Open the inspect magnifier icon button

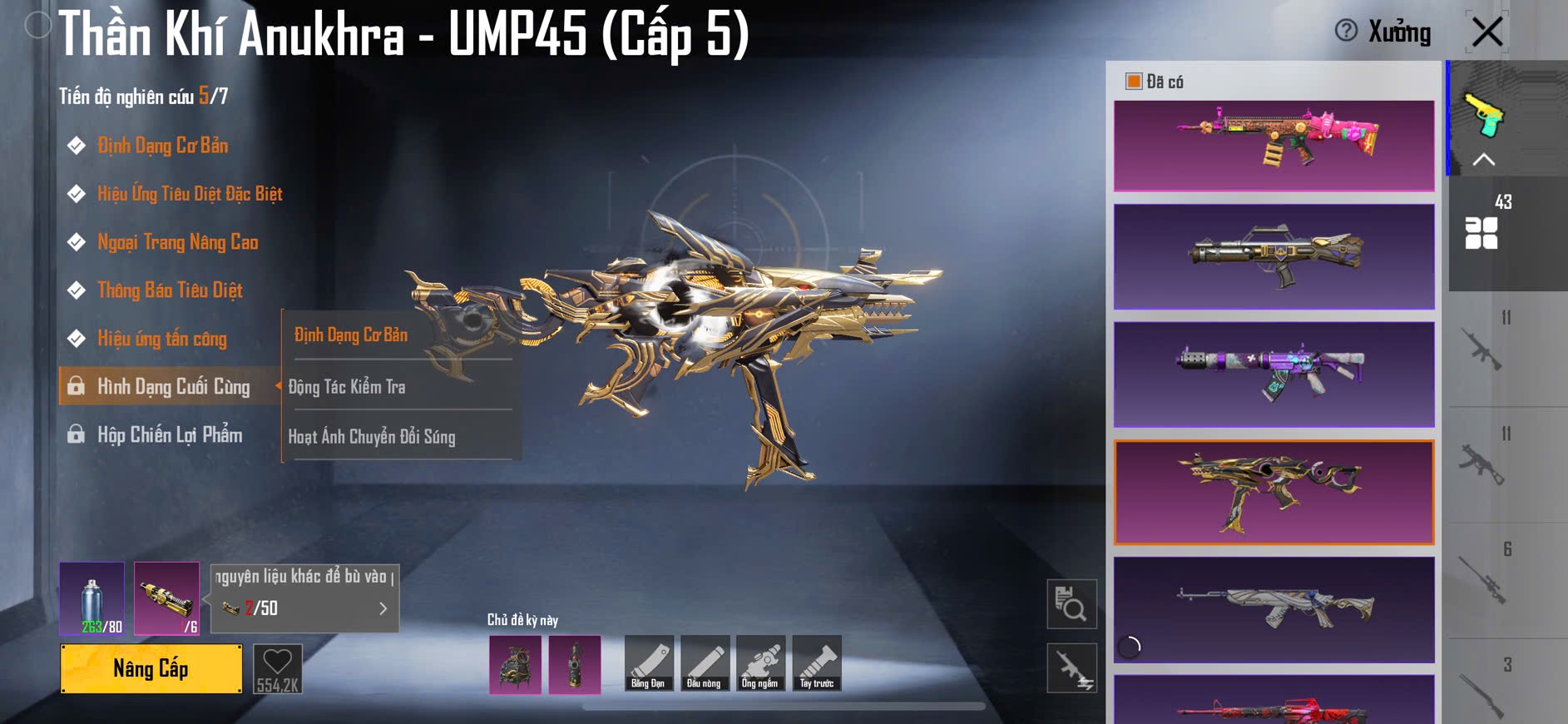(x=1071, y=604)
